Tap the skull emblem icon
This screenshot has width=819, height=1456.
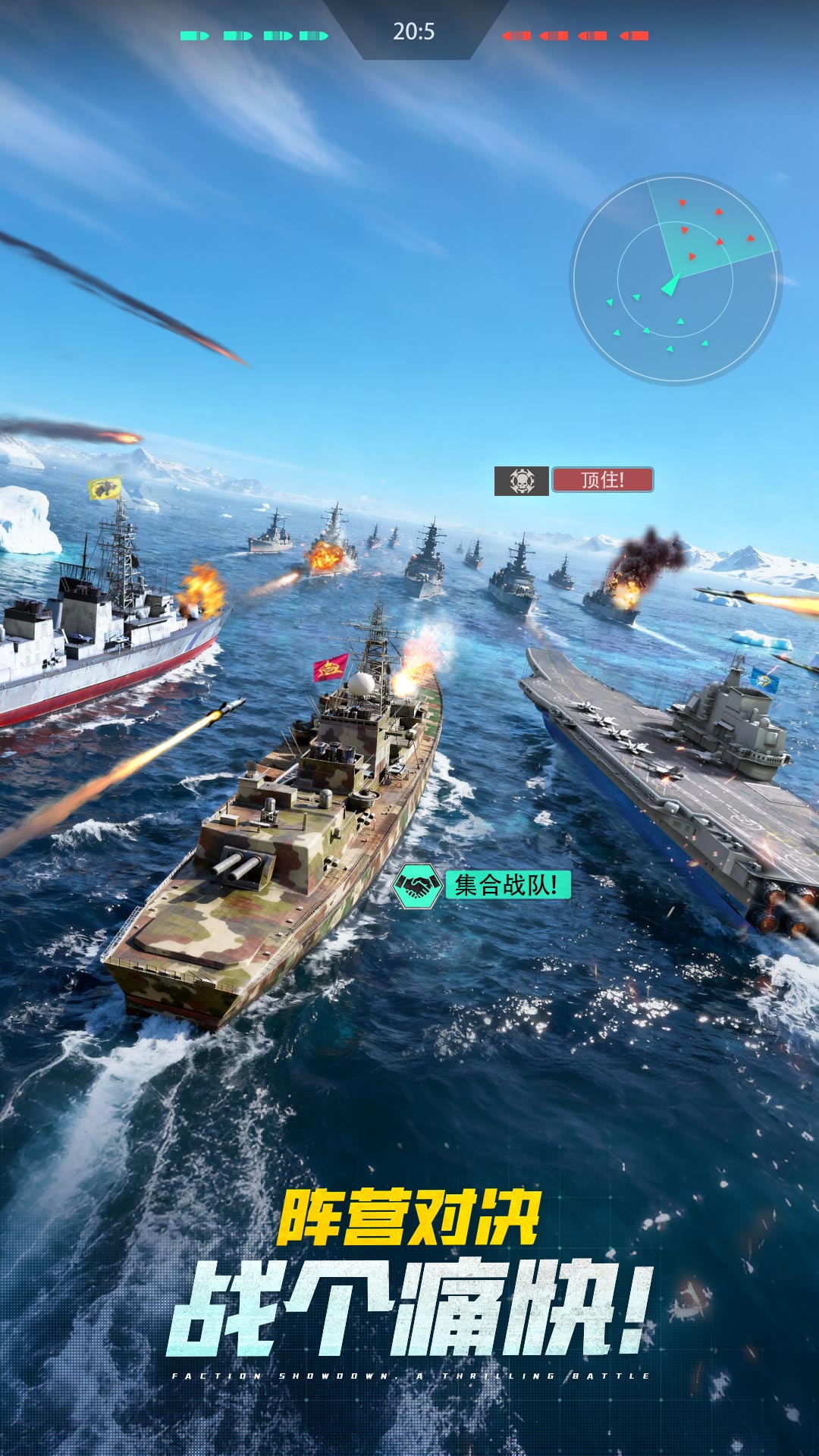(522, 481)
